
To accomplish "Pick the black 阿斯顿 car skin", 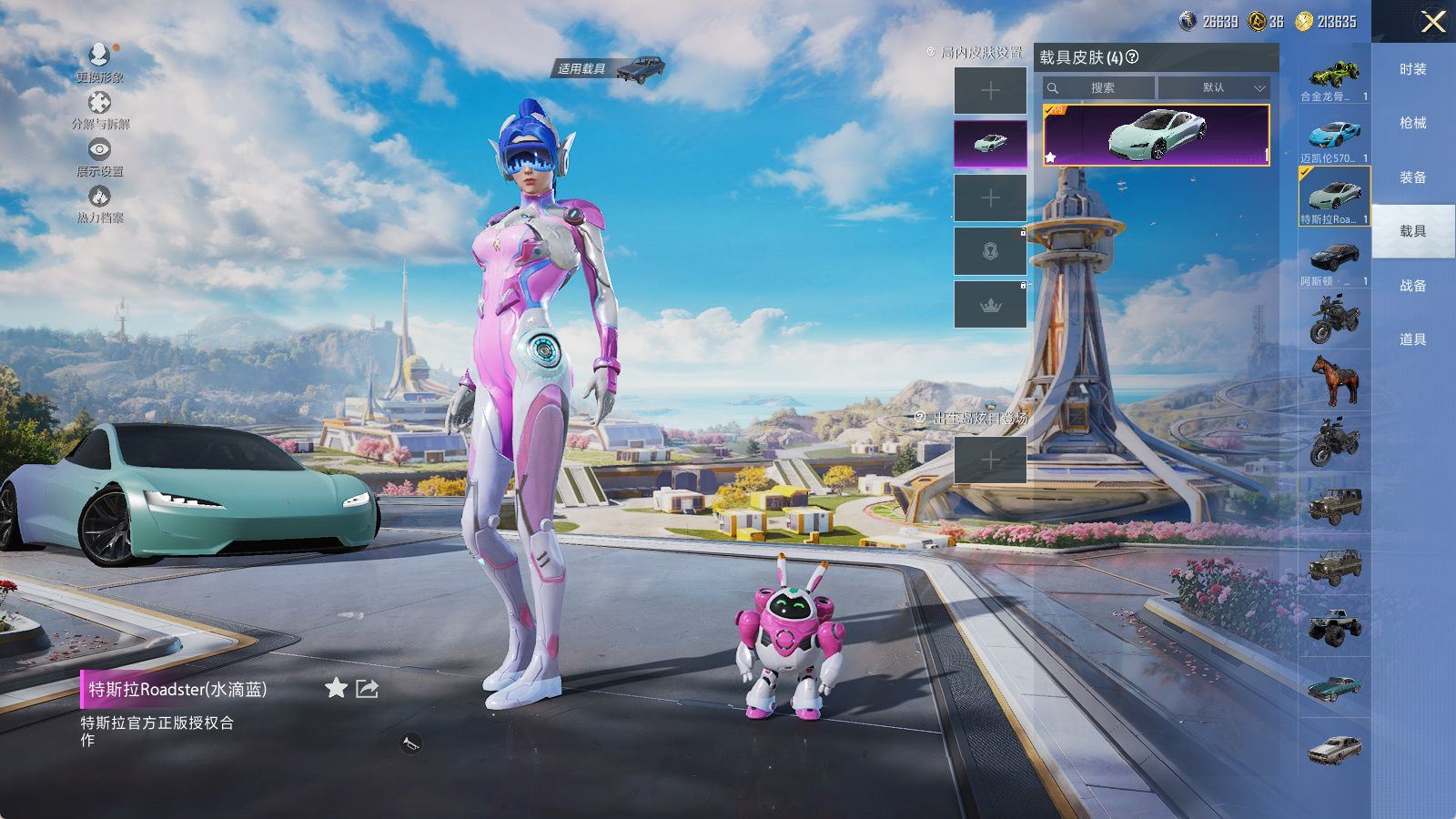I will (1334, 261).
